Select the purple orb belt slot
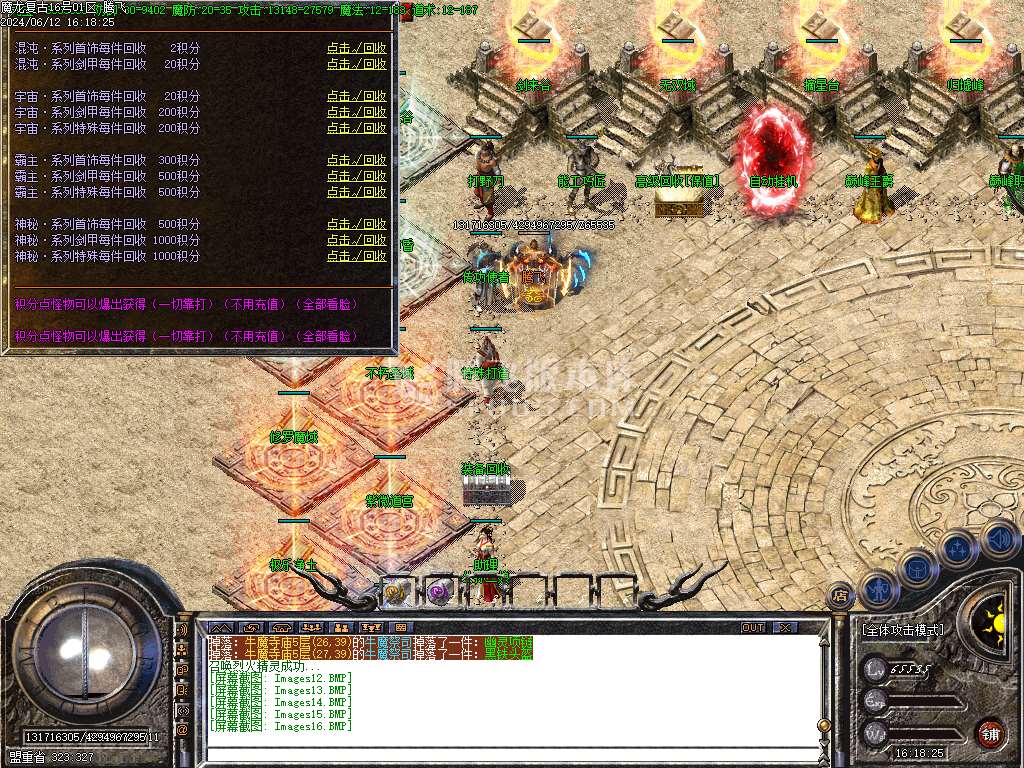 [x=438, y=590]
